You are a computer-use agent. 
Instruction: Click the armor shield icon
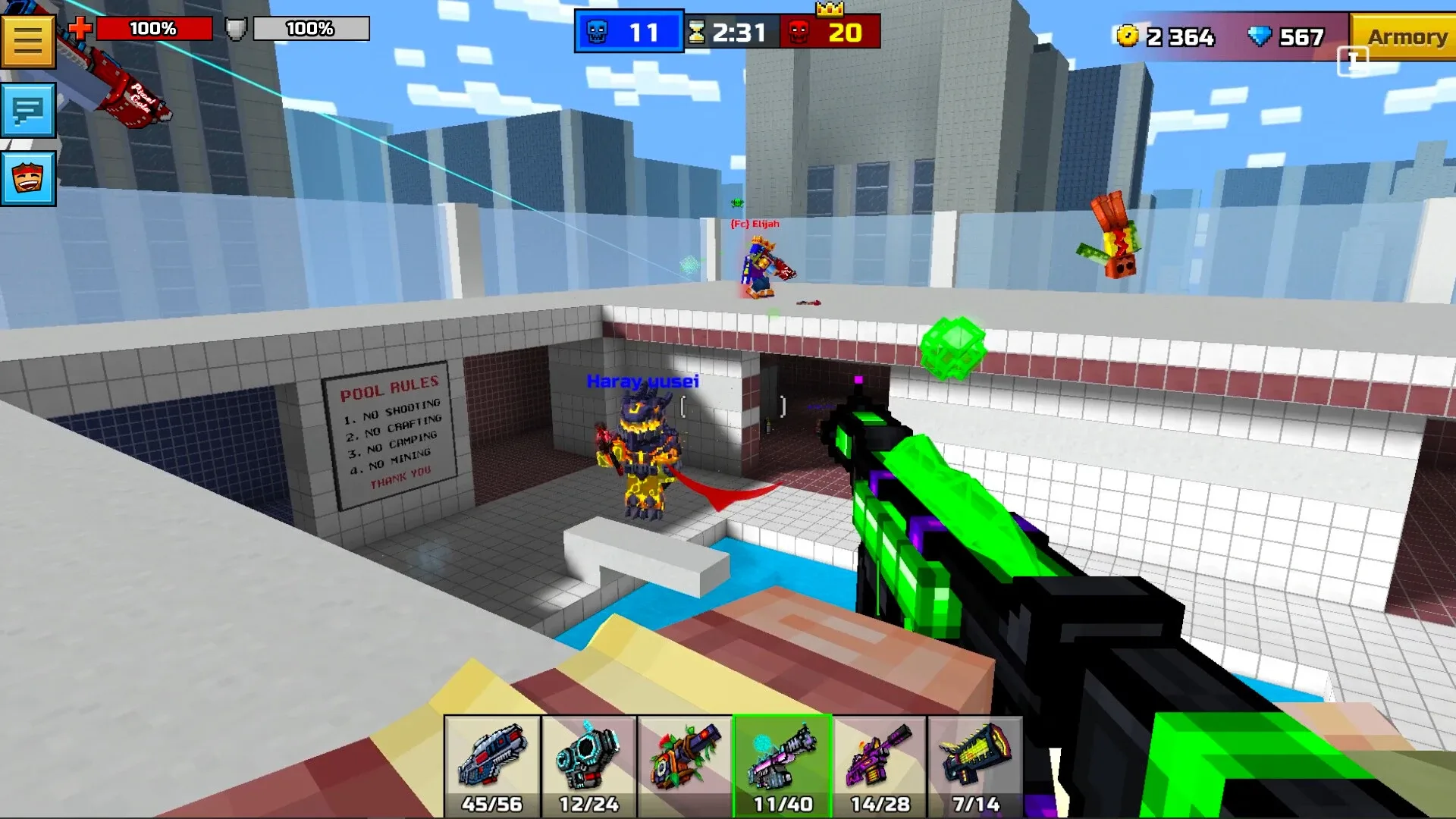point(235,27)
